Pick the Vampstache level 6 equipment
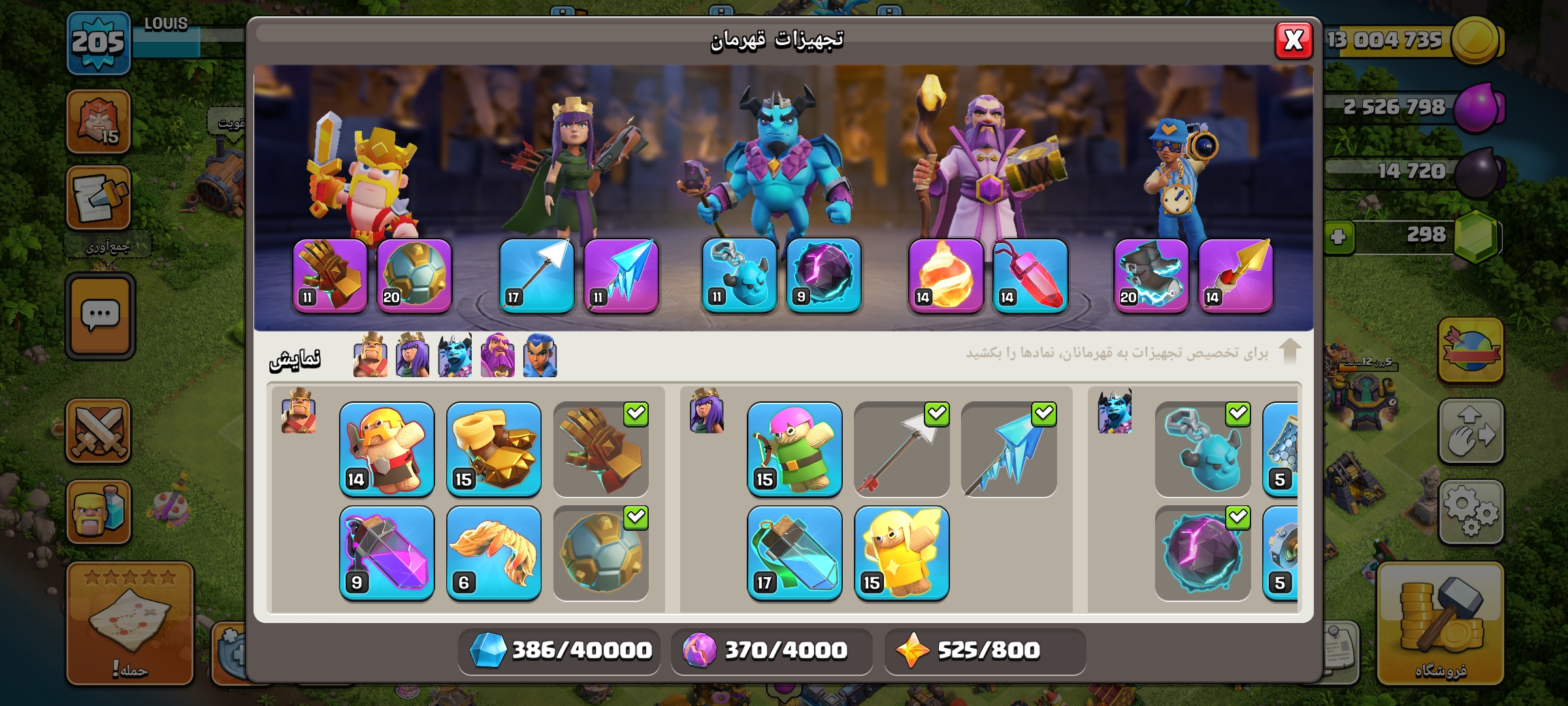This screenshot has height=706, width=1568. pos(494,553)
